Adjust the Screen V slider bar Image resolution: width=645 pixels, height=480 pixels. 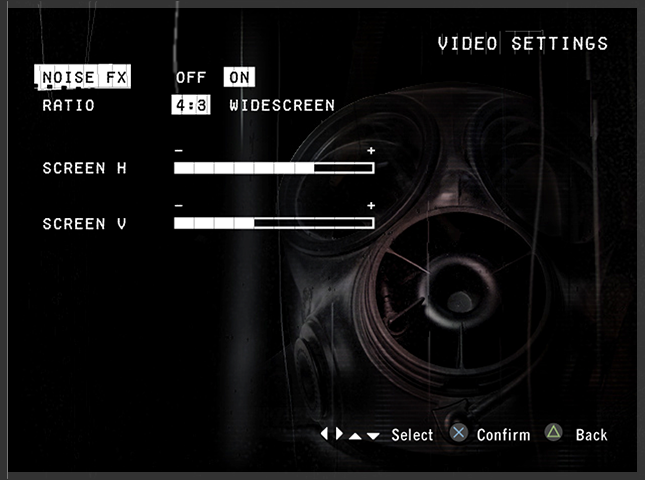click(x=274, y=223)
